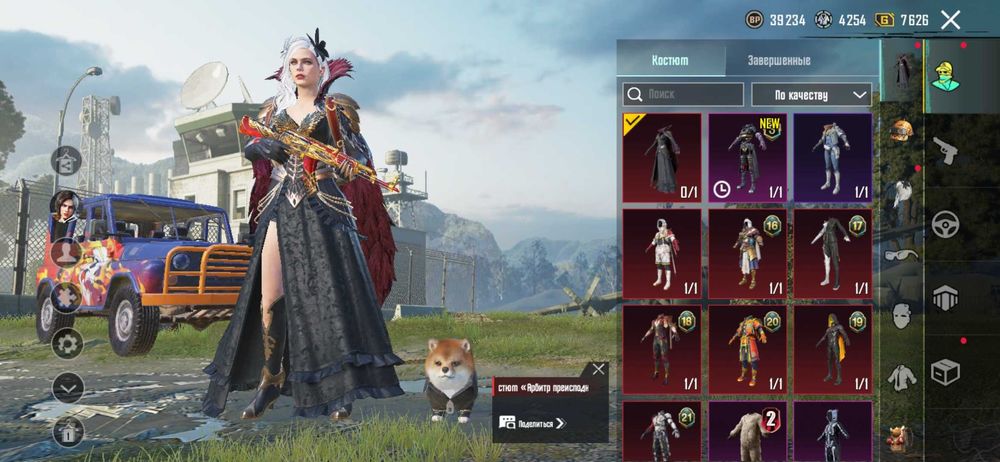Switch to the Завершенные tab
Viewport: 1000px width, 462px height.
pyautogui.click(x=778, y=60)
